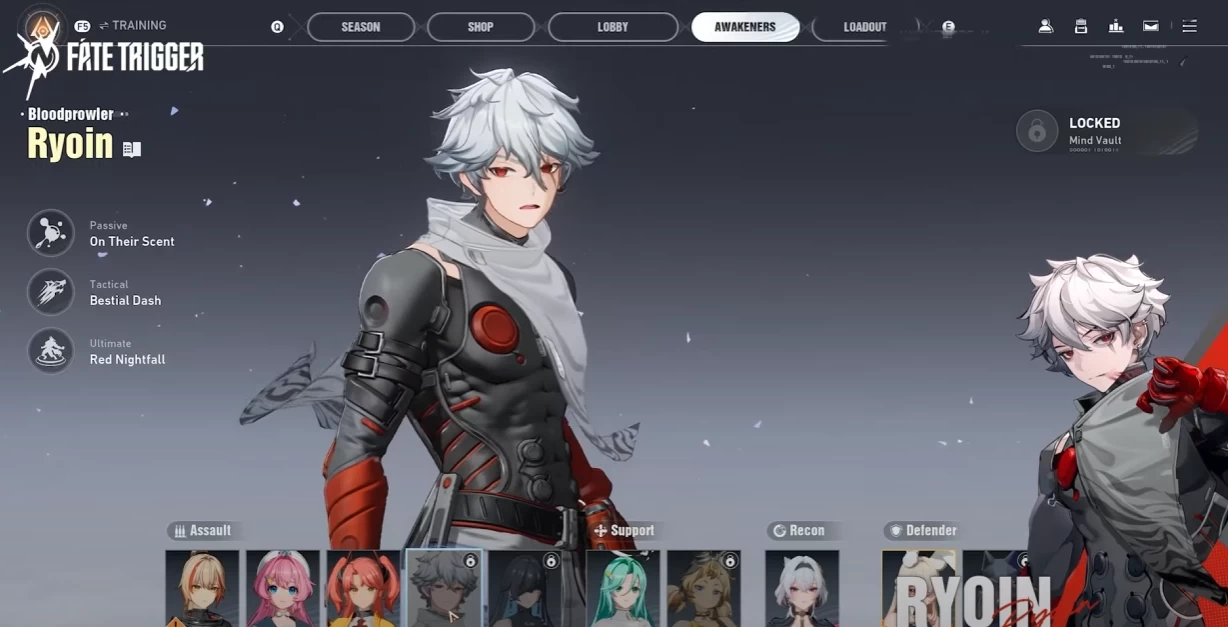Open Ryoin's lore book icon
Viewport: 1228px width, 627px height.
pyautogui.click(x=132, y=149)
